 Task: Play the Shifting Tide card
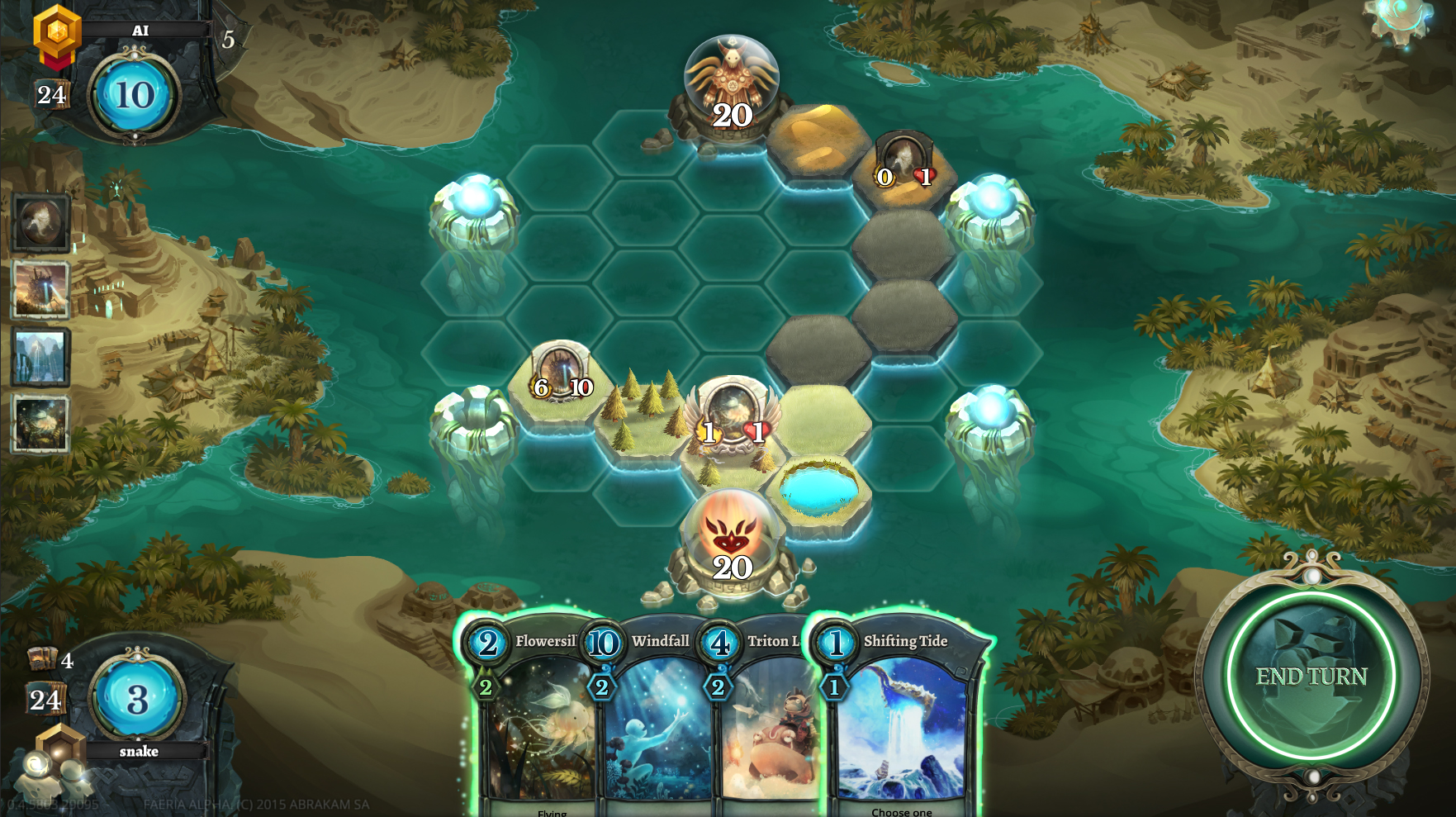900,719
